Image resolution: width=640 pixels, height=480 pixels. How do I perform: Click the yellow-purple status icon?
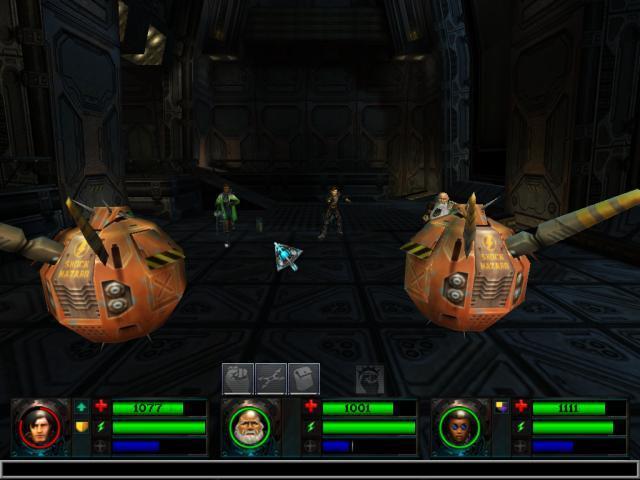(x=501, y=408)
